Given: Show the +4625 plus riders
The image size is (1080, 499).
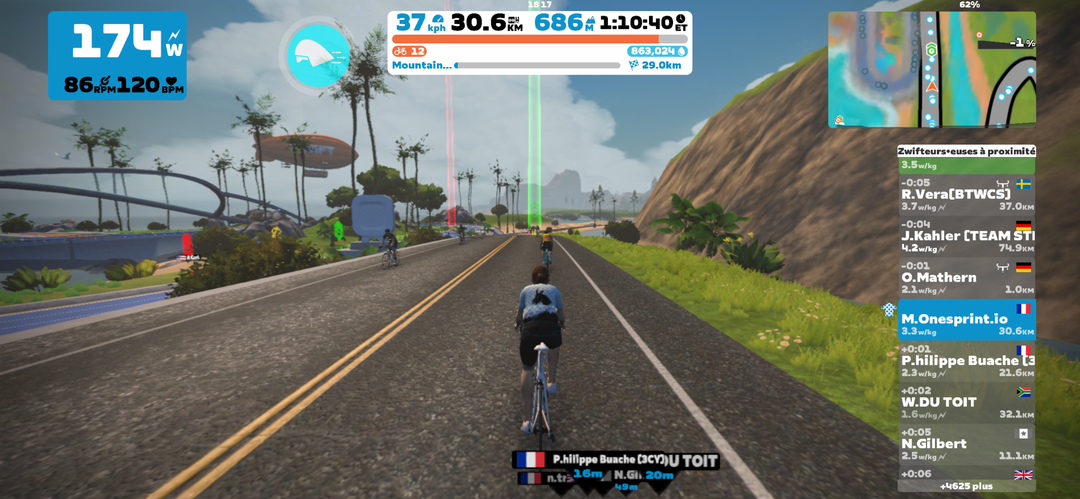Looking at the screenshot, I should click(x=966, y=486).
